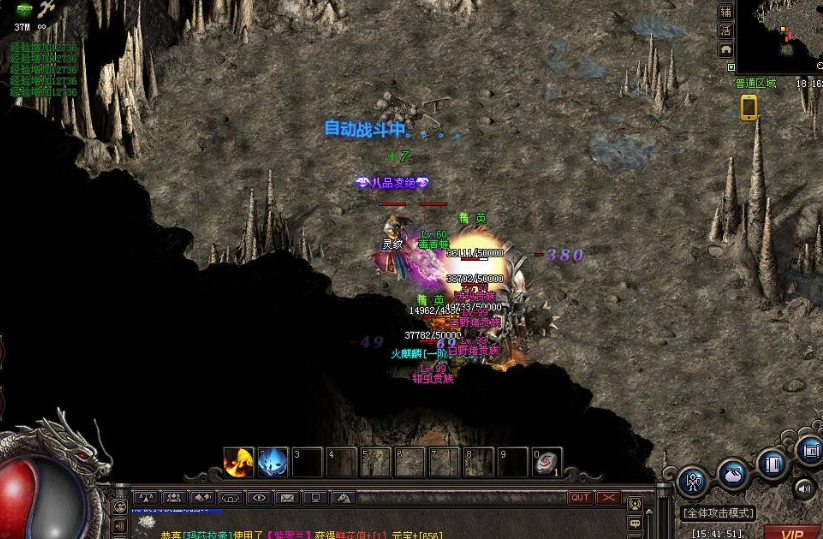Click the 辅 button beside the minimap

tap(727, 12)
